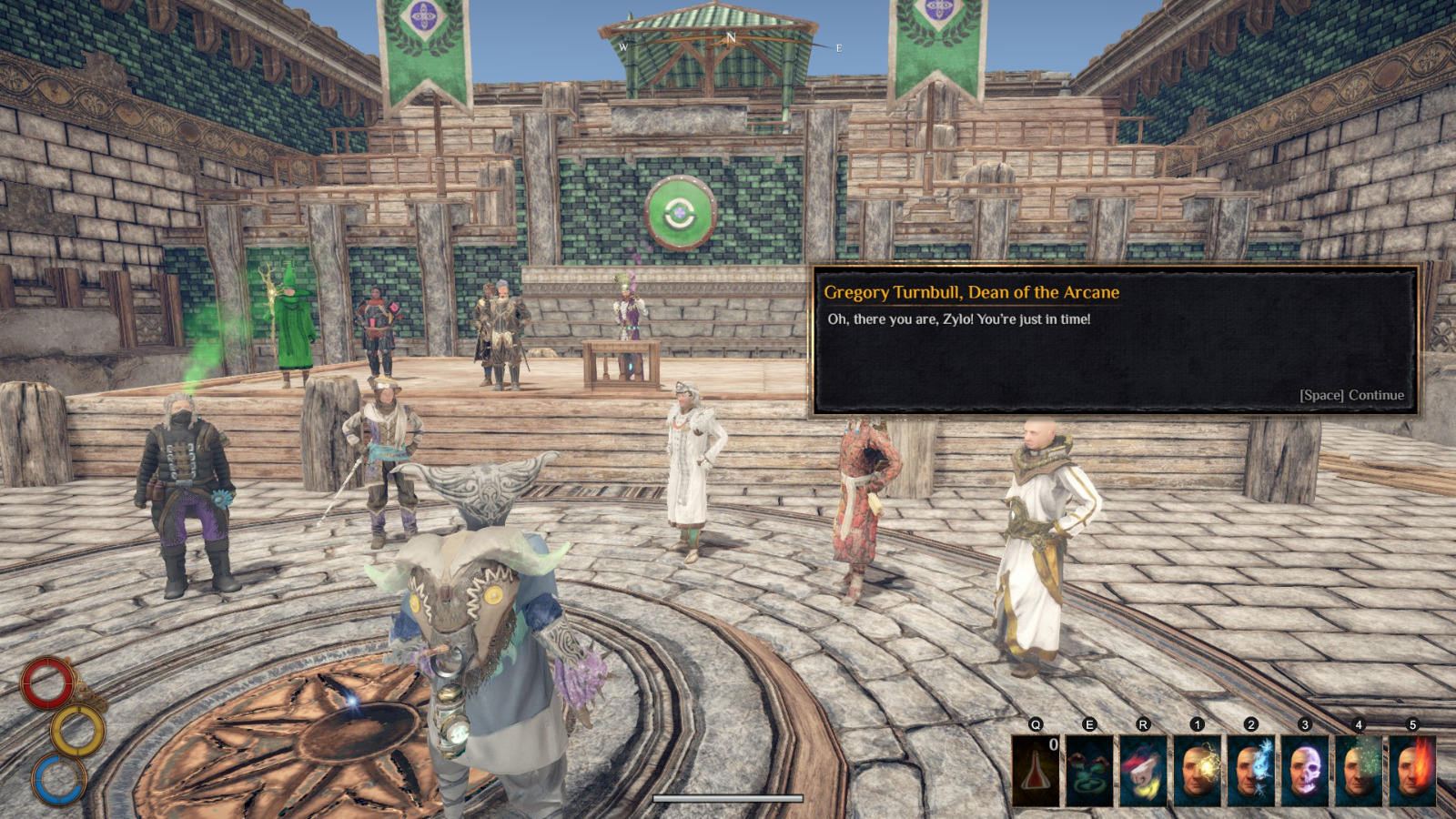Cast the fist spell bound to R
The image size is (1456, 819).
point(1142,769)
